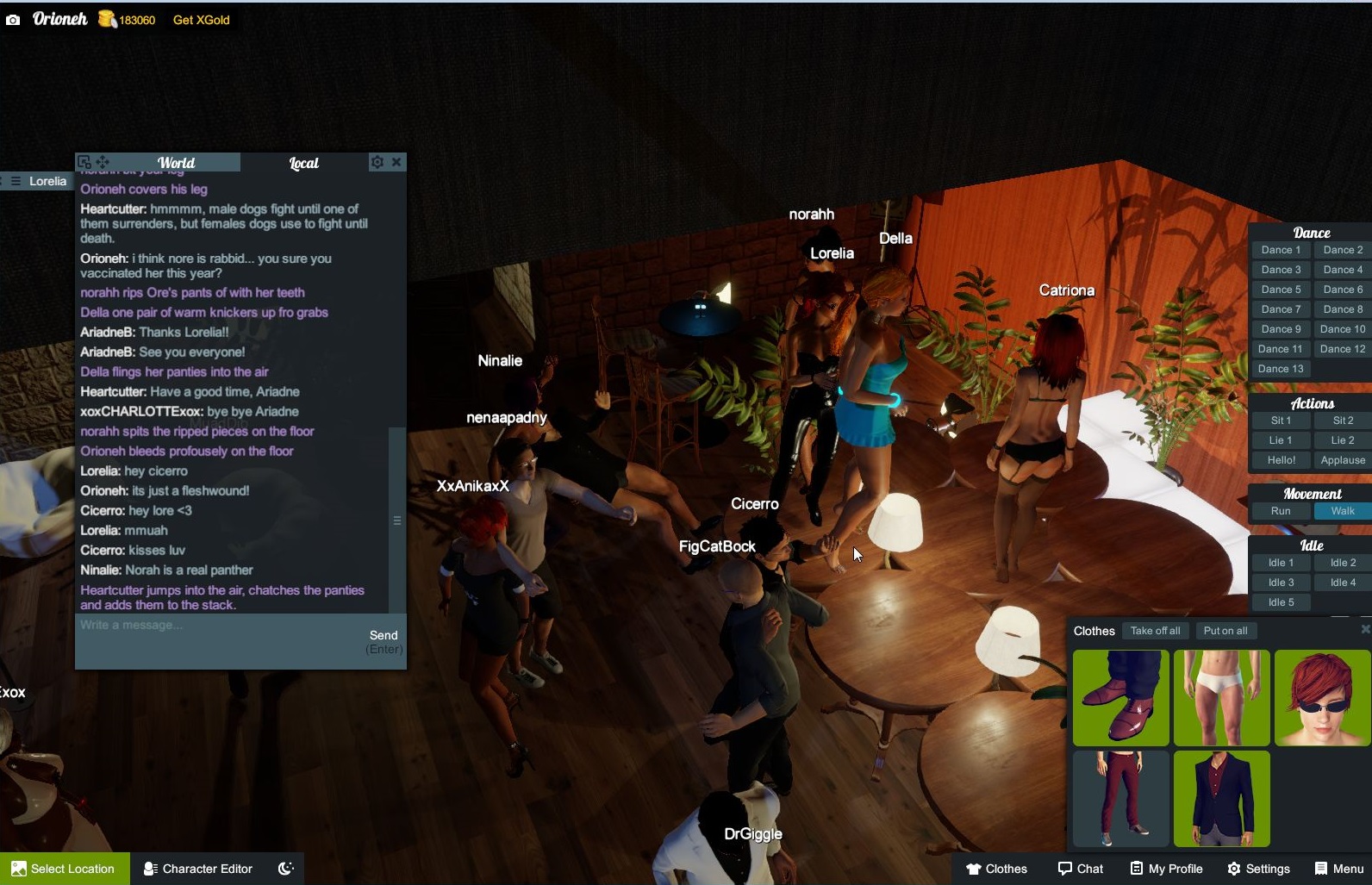Open My Profile from the bottom bar
The image size is (1372, 885).
[x=1166, y=869]
